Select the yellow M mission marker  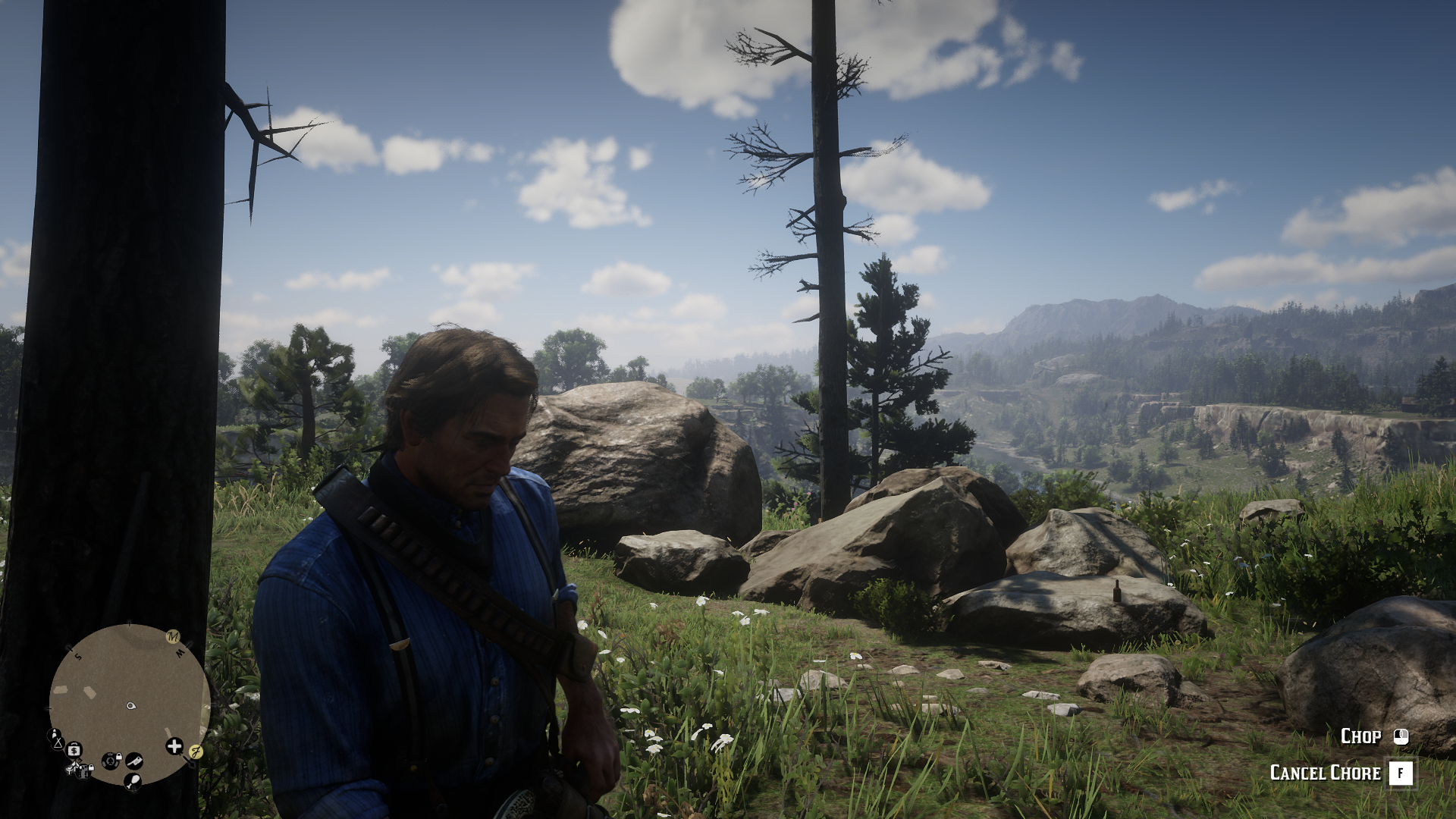(173, 635)
